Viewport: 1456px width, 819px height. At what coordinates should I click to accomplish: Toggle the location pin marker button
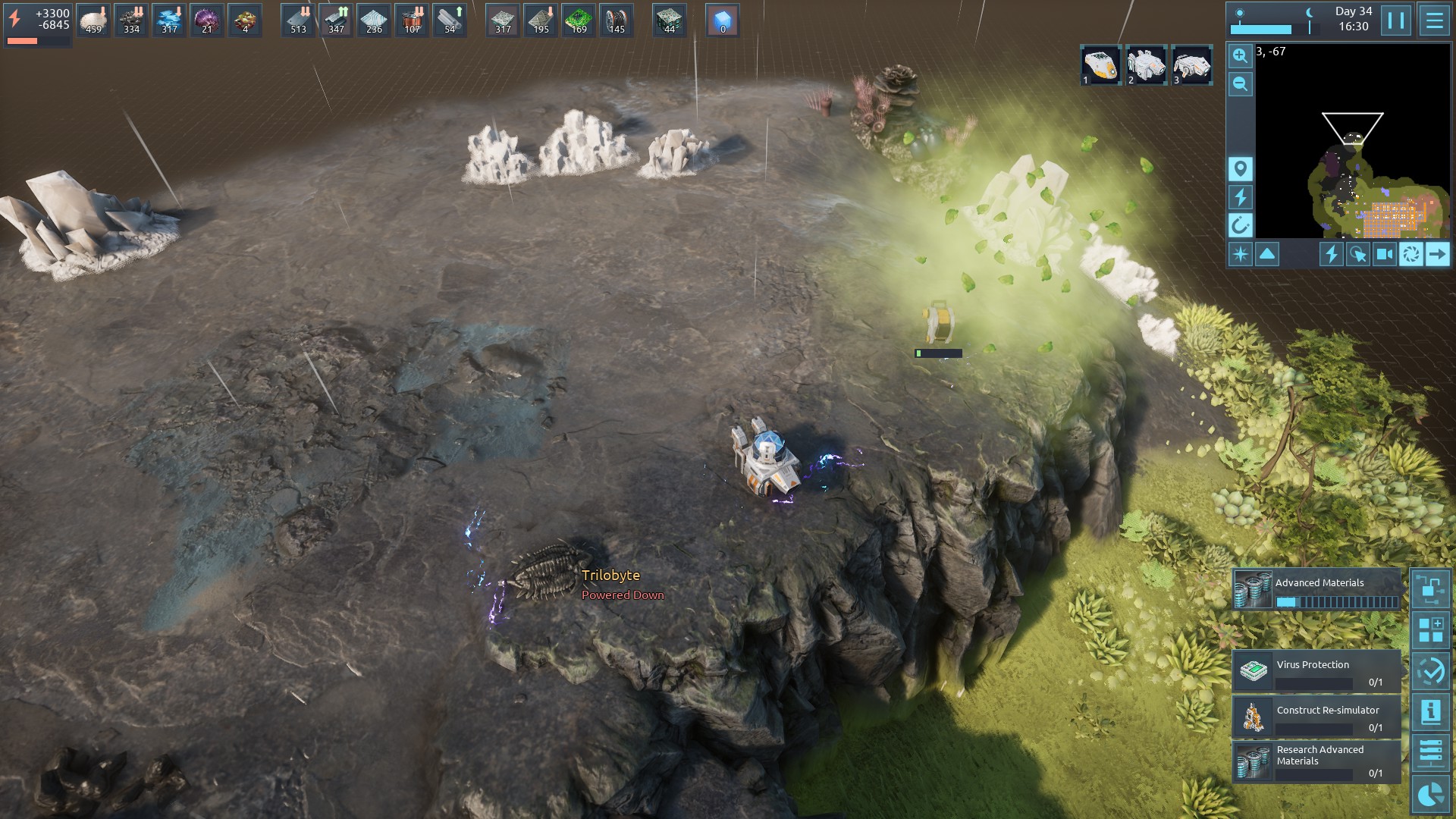point(1240,169)
